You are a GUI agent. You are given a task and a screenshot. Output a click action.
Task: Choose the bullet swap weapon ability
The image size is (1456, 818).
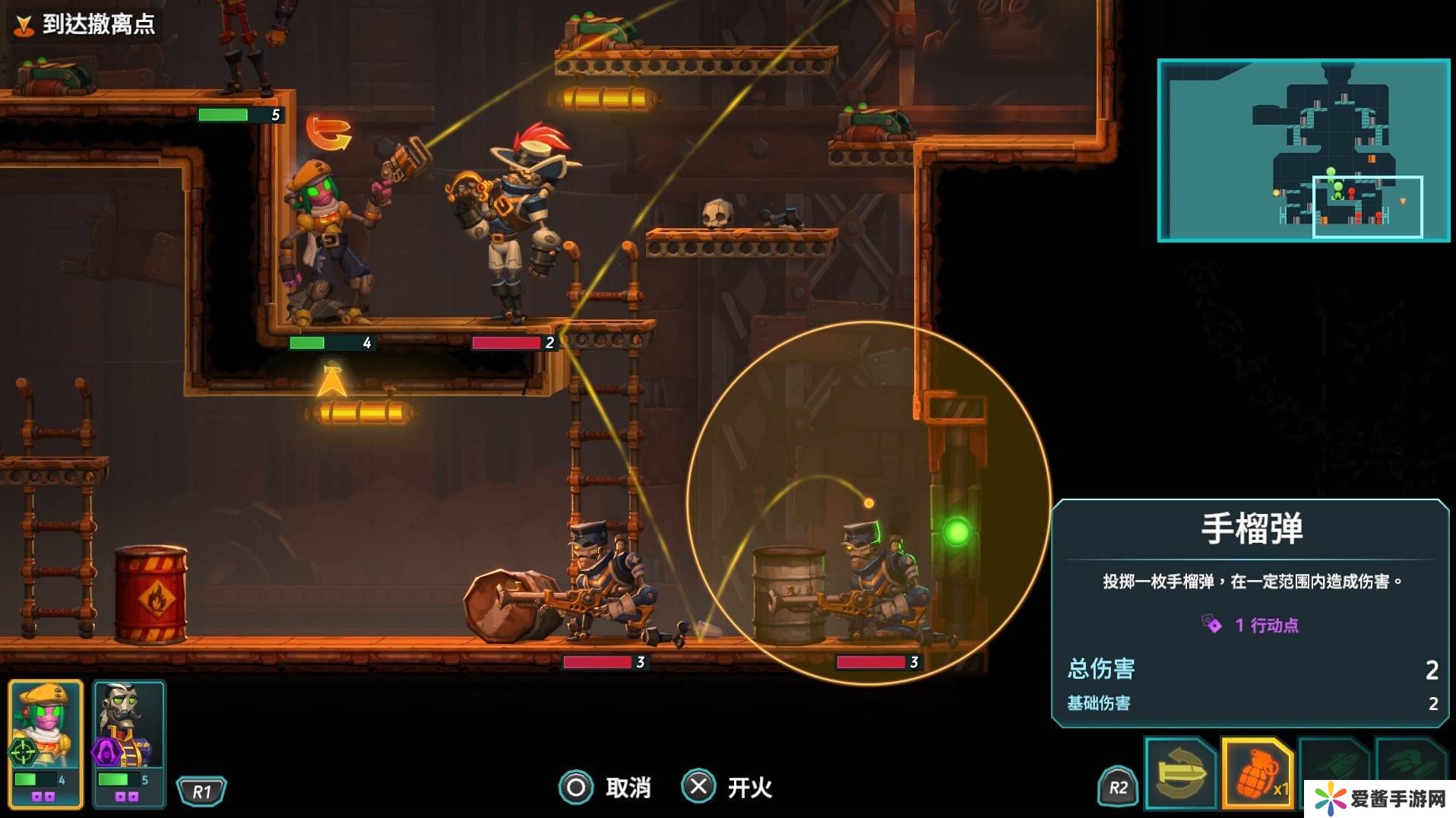coord(1180,773)
